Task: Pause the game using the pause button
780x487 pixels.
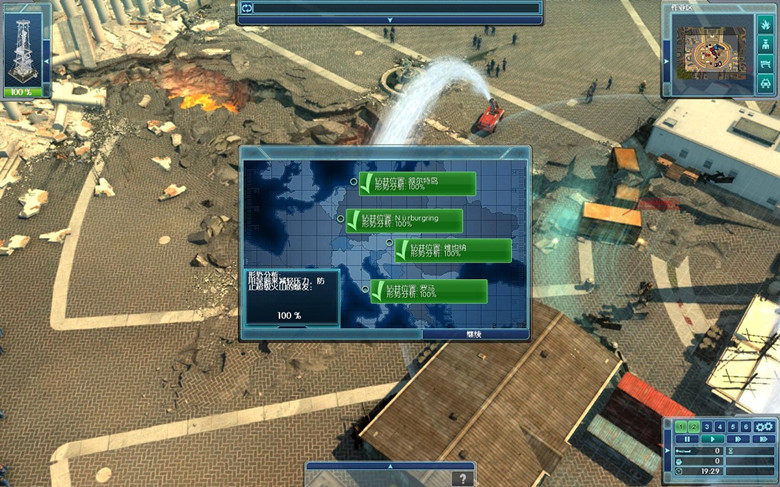Action: (x=687, y=439)
